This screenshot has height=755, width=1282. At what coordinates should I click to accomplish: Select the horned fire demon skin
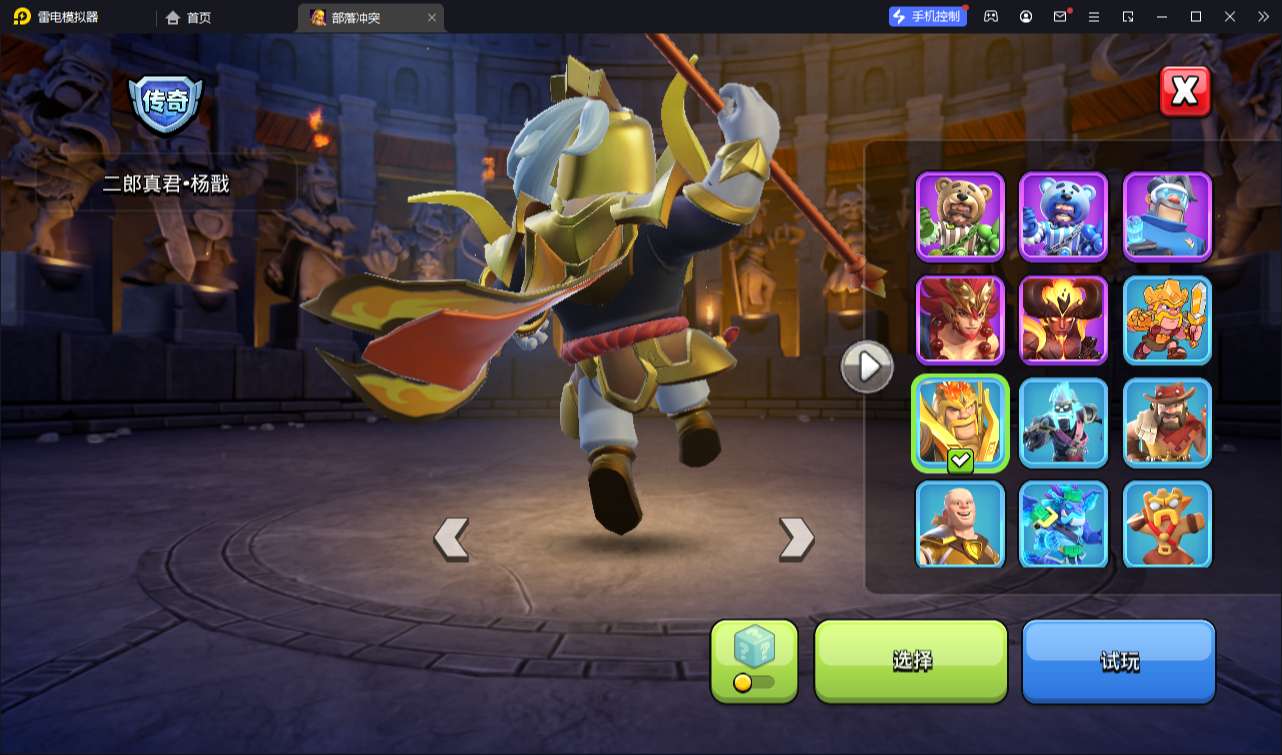tap(1064, 320)
